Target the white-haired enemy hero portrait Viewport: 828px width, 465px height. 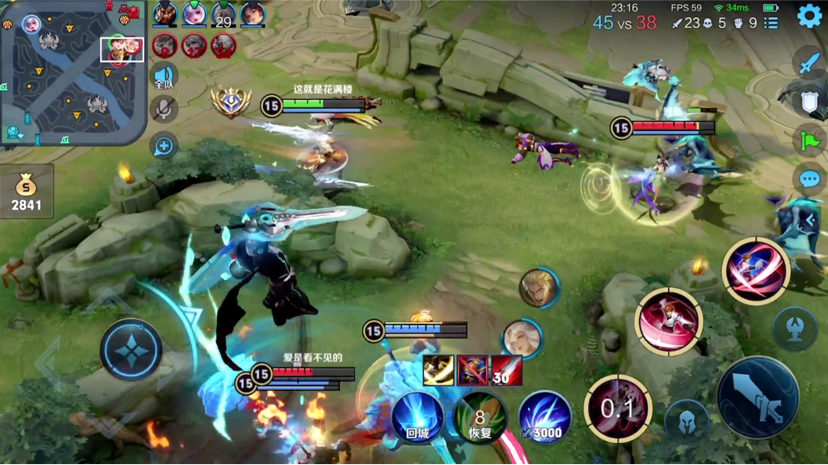point(522,338)
